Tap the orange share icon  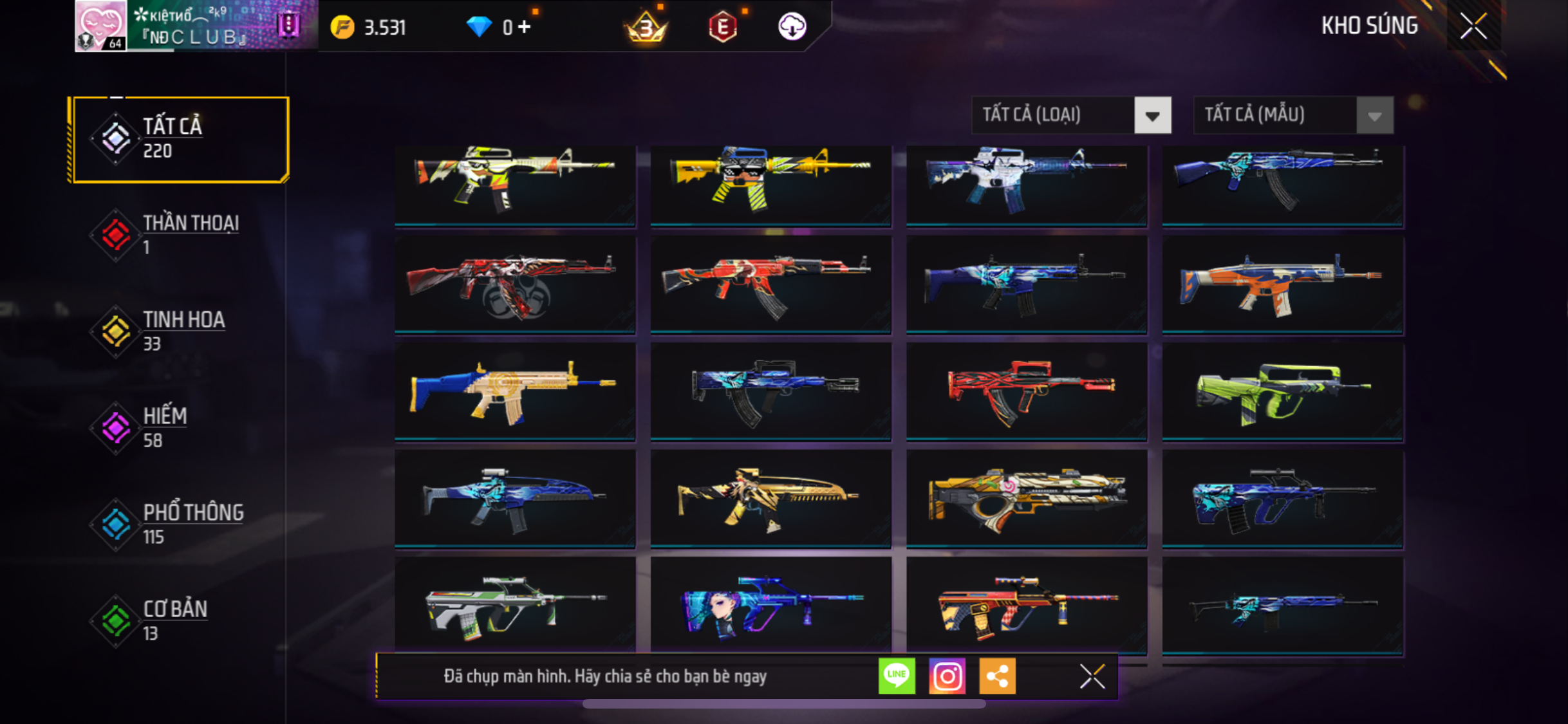pos(997,676)
